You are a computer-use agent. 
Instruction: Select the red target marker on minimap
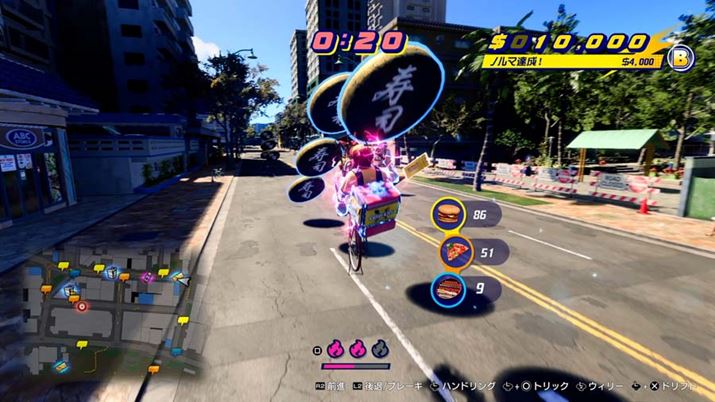82,307
